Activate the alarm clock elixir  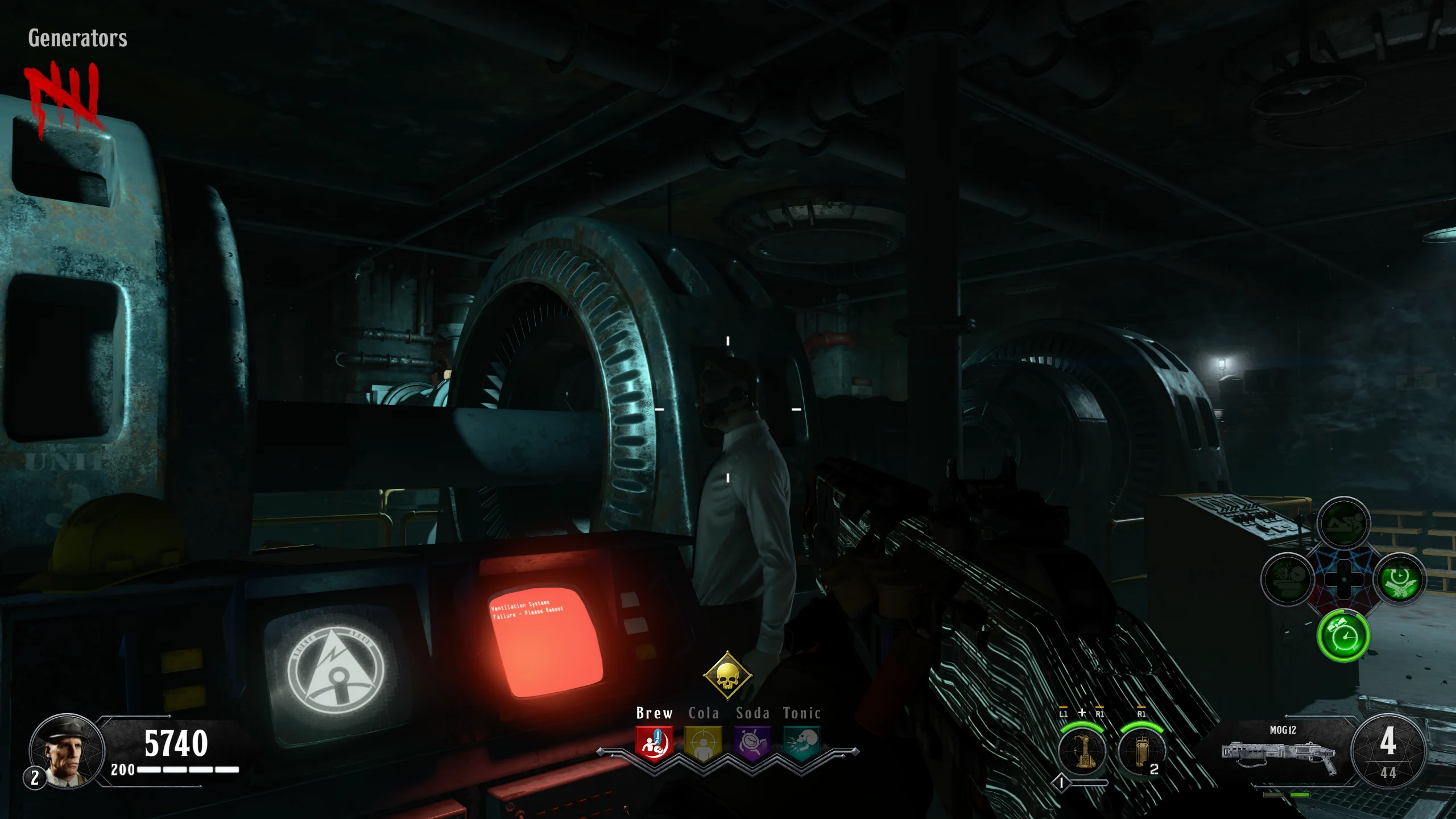(1343, 635)
